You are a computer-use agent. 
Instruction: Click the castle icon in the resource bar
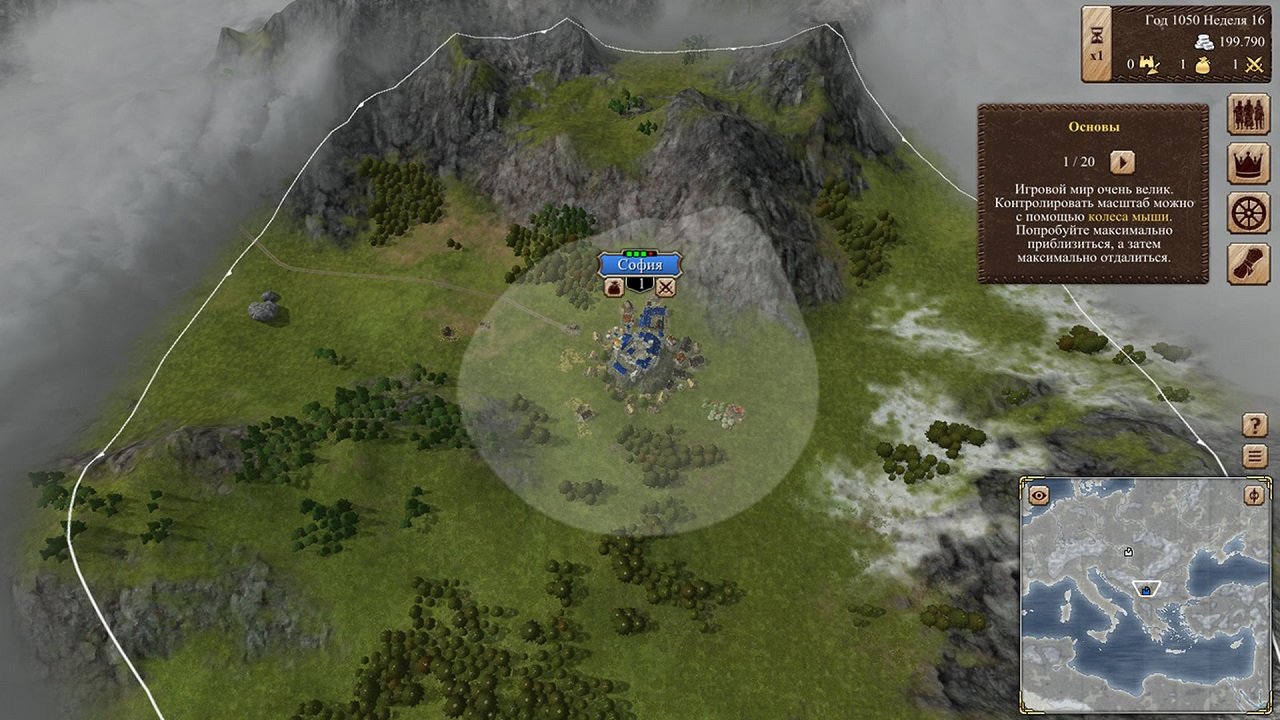[1149, 66]
